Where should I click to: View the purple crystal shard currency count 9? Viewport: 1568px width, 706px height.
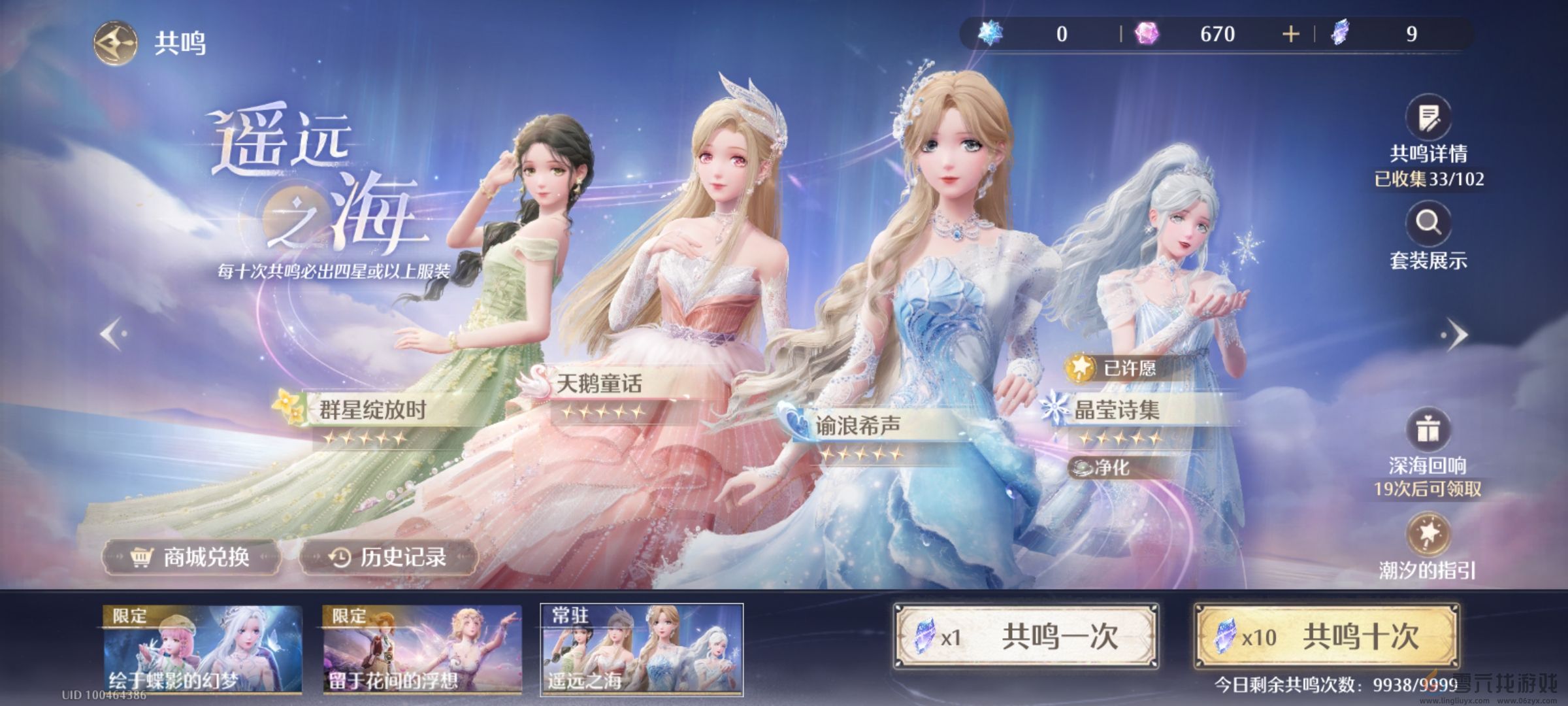(x=1341, y=34)
